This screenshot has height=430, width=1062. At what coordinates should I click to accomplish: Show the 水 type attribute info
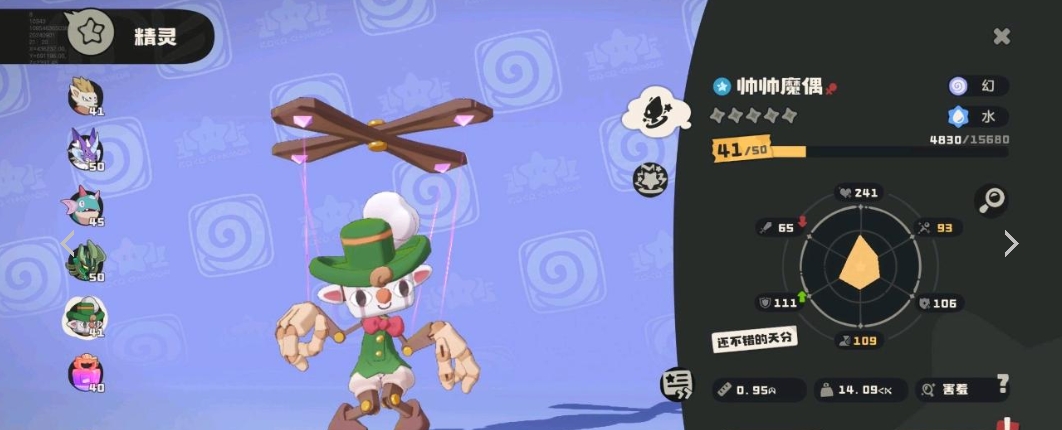coord(977,117)
